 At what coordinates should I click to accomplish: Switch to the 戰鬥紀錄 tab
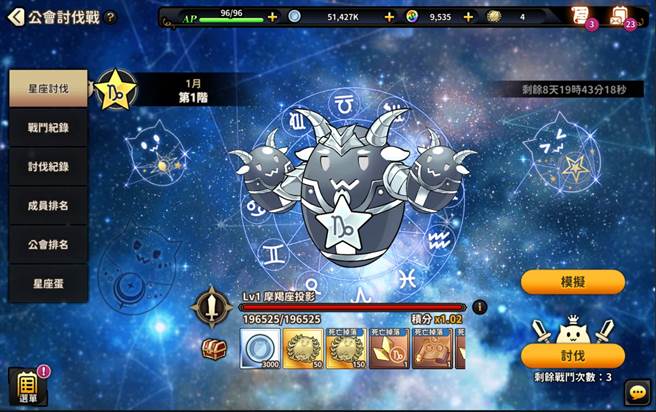coord(48,128)
